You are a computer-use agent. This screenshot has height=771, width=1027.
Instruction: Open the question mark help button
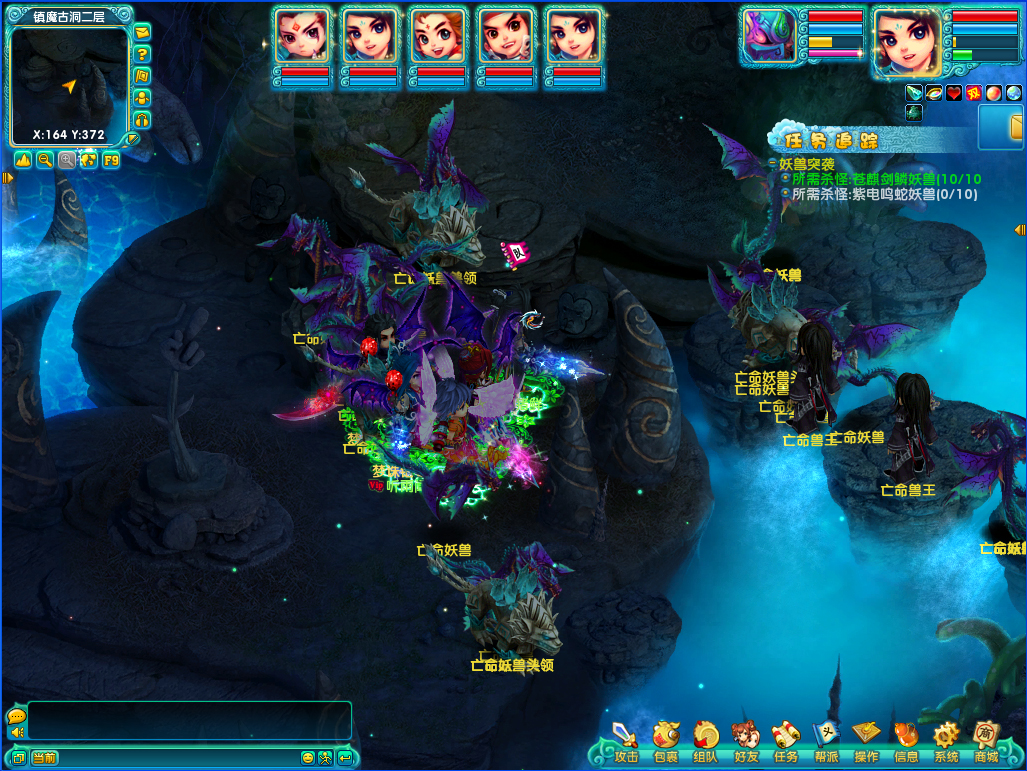pyautogui.click(x=142, y=54)
